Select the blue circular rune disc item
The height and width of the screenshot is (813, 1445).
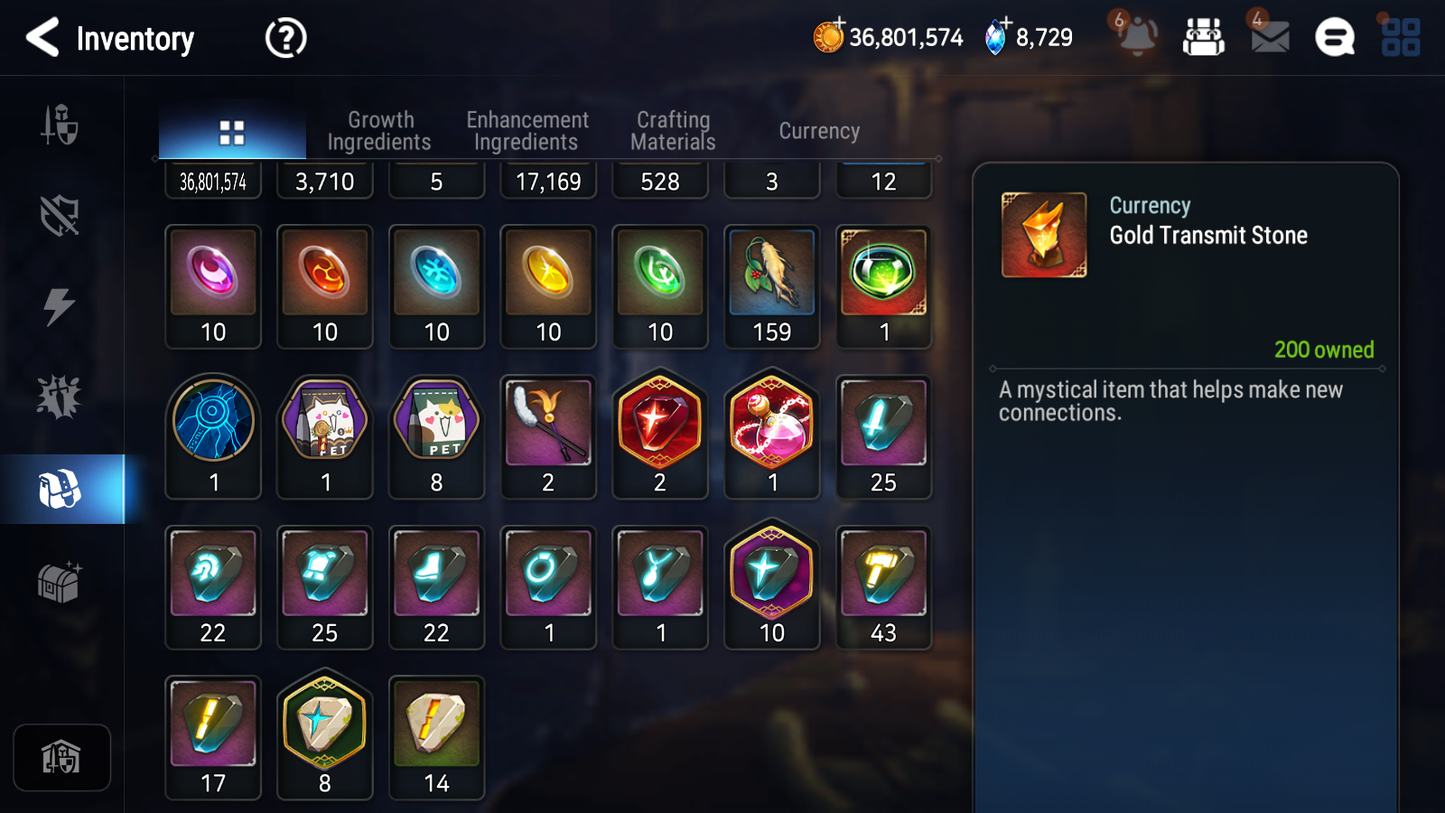213,436
